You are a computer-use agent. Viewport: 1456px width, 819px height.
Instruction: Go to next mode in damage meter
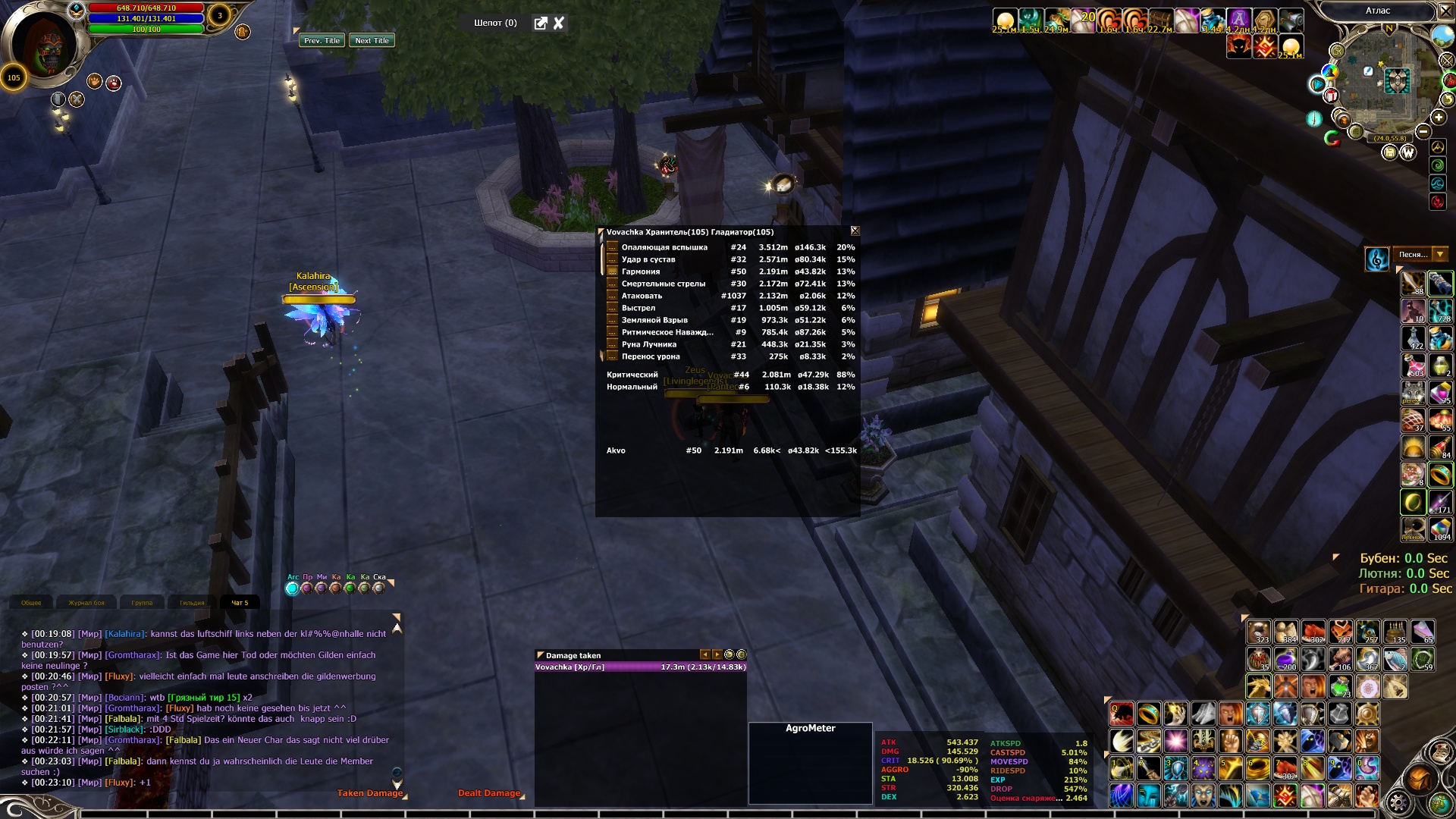tap(717, 654)
